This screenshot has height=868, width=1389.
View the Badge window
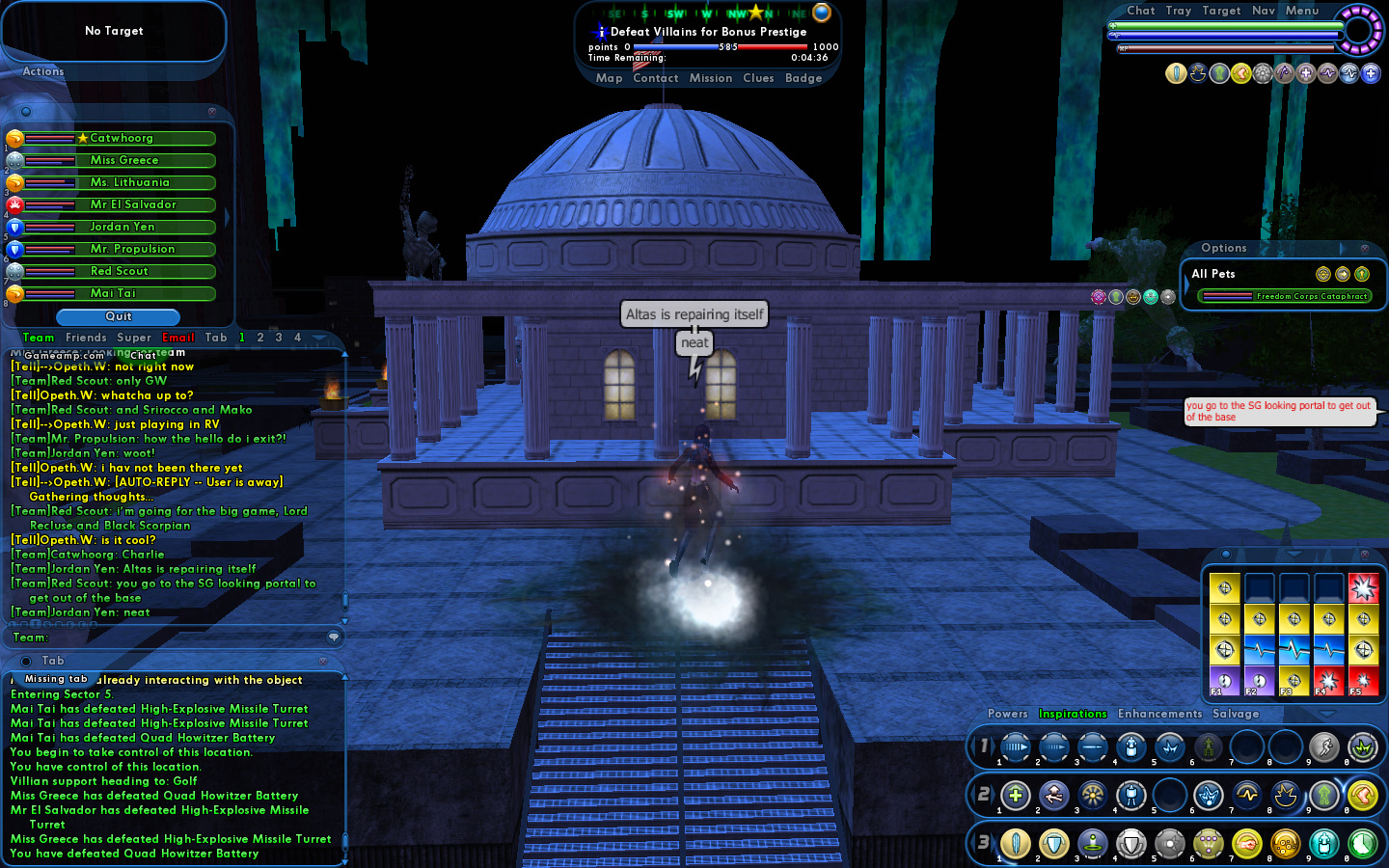click(x=803, y=78)
